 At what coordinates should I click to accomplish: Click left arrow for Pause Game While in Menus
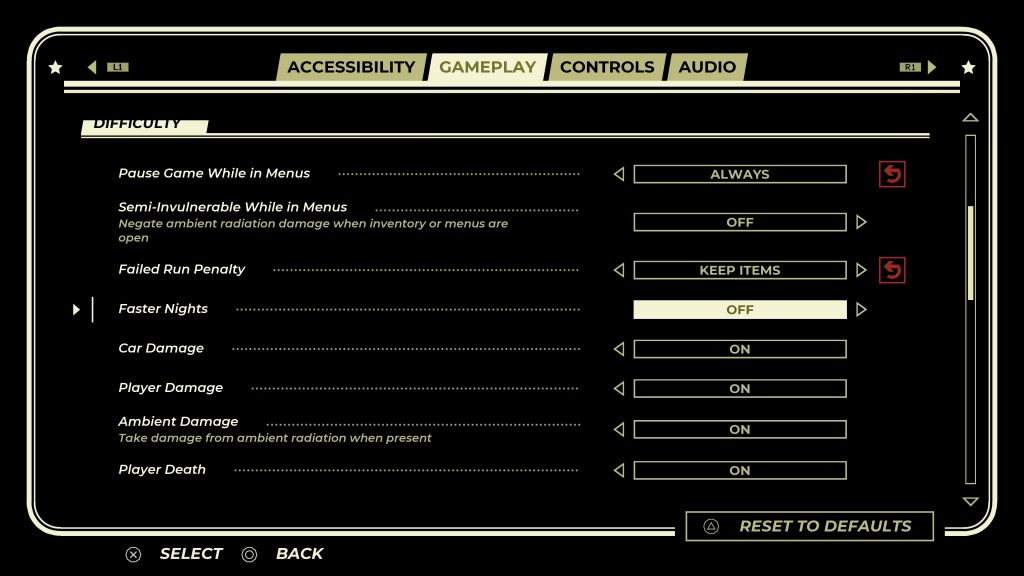click(618, 174)
